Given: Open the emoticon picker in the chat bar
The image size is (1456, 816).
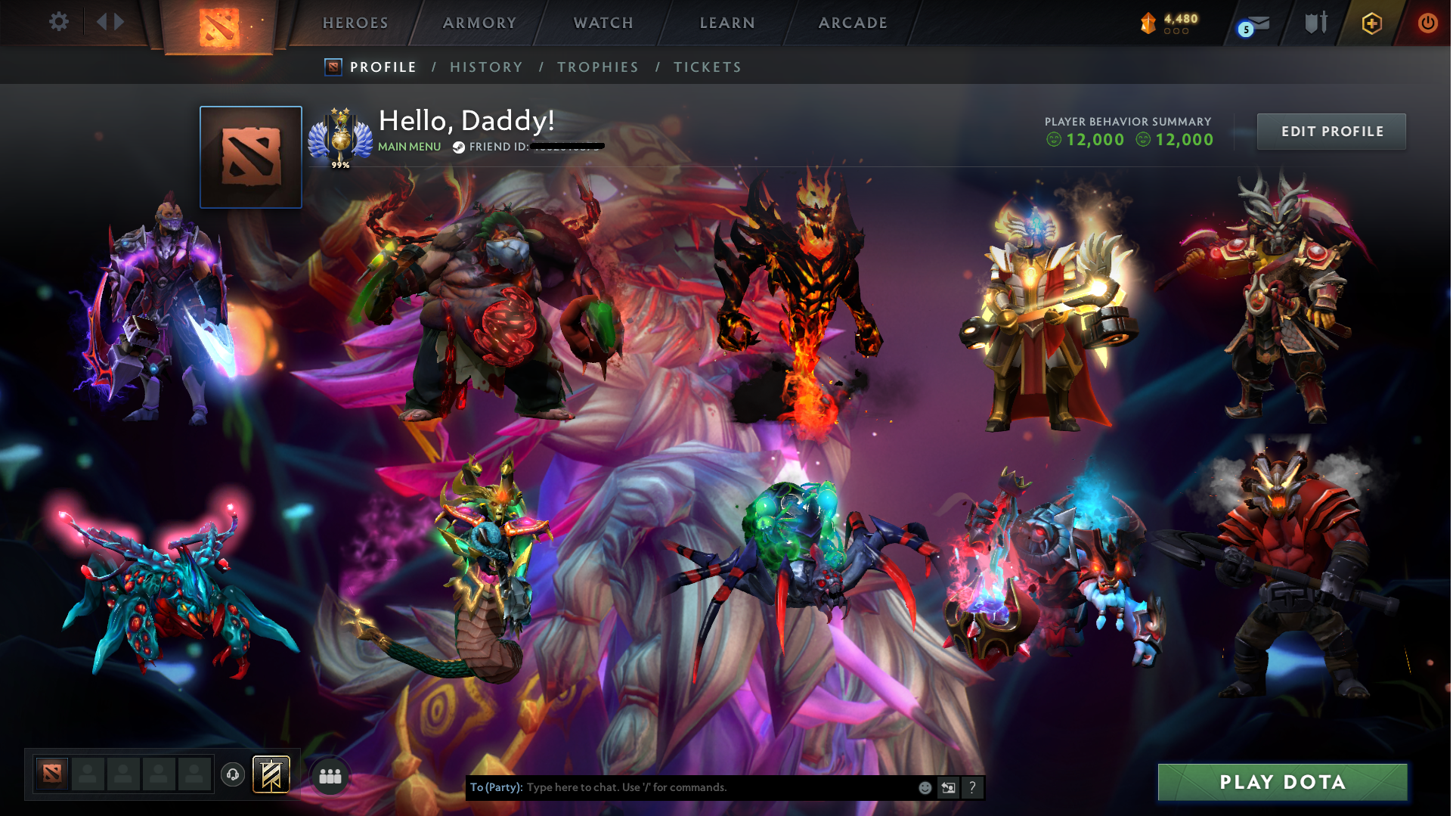Looking at the screenshot, I should pyautogui.click(x=924, y=787).
